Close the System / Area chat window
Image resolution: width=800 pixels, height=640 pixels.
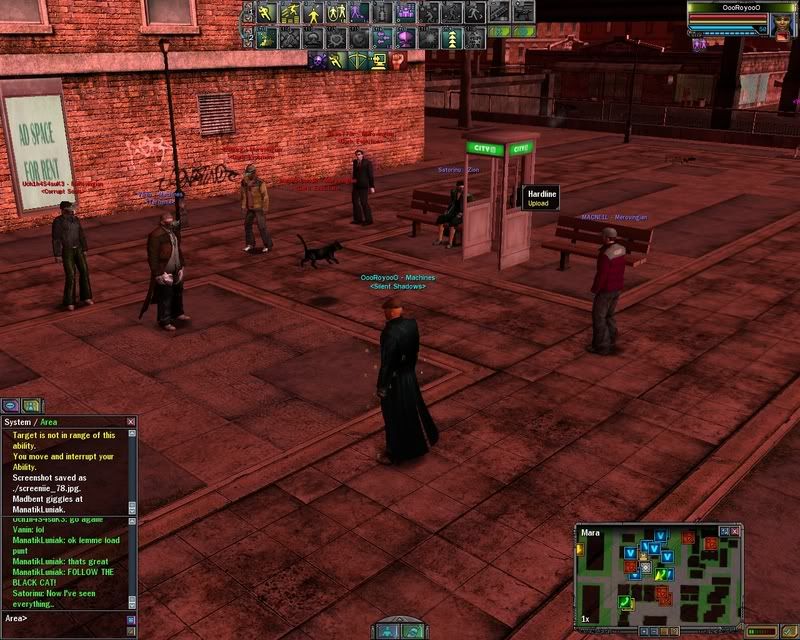131,422
